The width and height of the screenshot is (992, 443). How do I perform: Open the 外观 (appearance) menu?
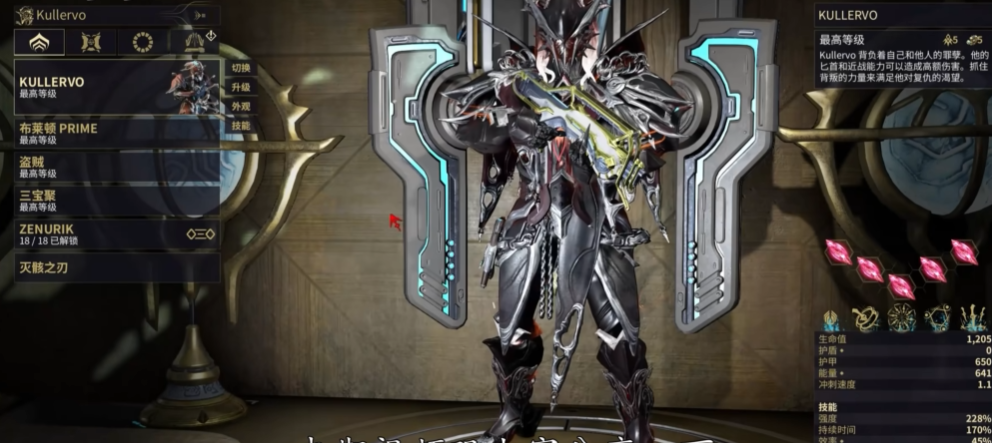[241, 106]
